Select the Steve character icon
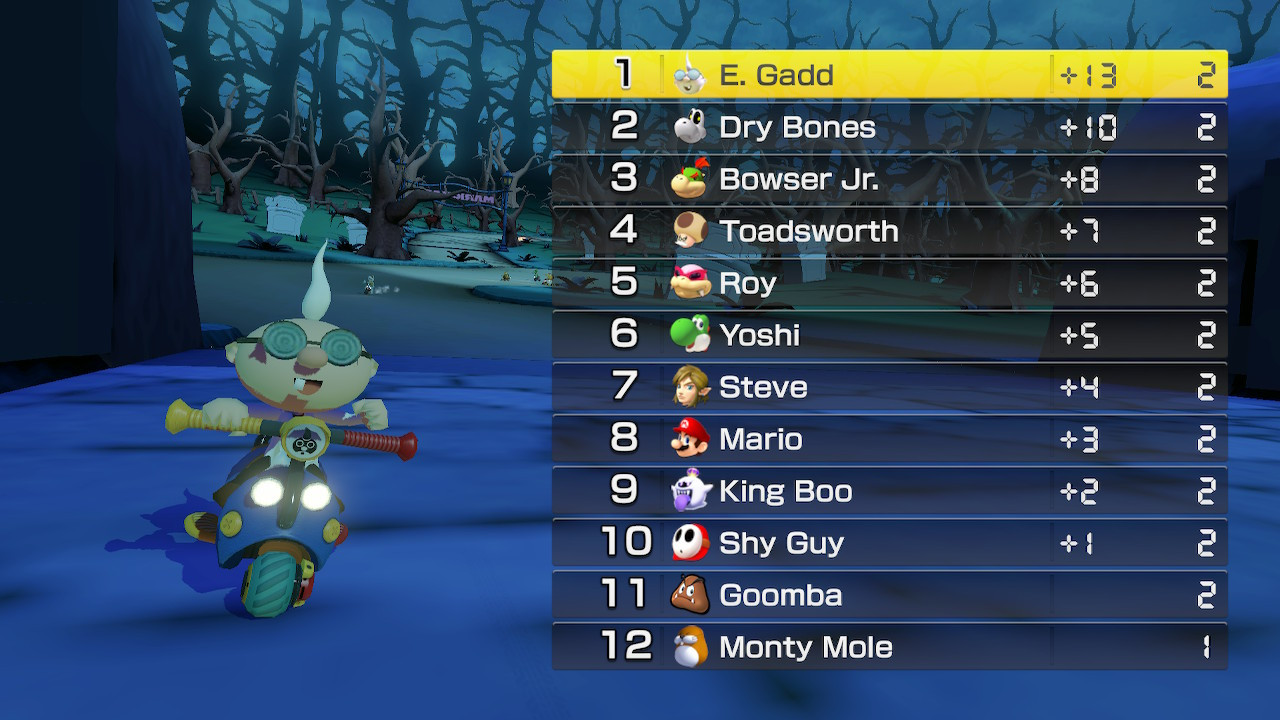The width and height of the screenshot is (1280, 720). click(x=691, y=387)
